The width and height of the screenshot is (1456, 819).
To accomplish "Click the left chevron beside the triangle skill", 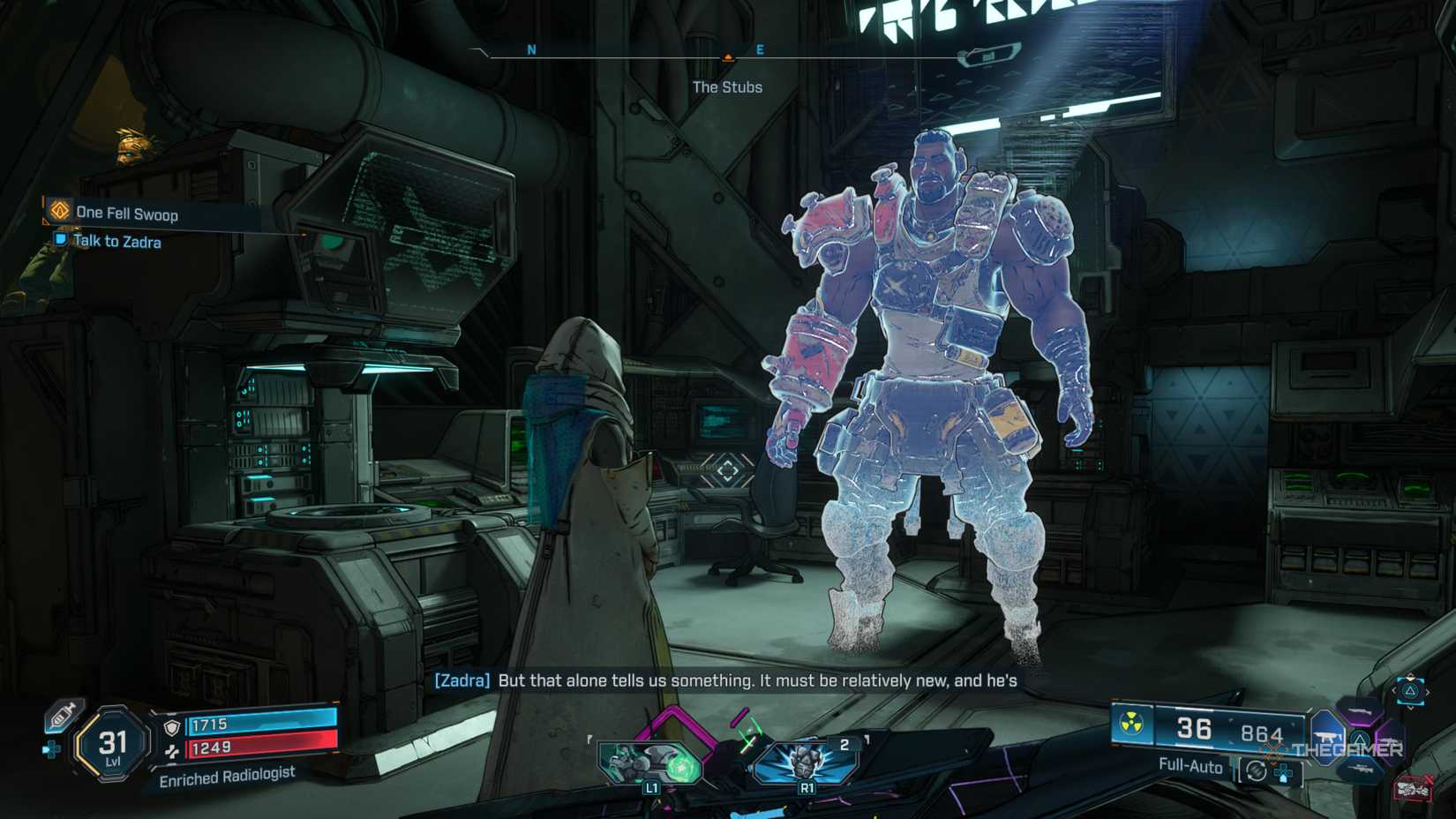I will click(x=1392, y=692).
